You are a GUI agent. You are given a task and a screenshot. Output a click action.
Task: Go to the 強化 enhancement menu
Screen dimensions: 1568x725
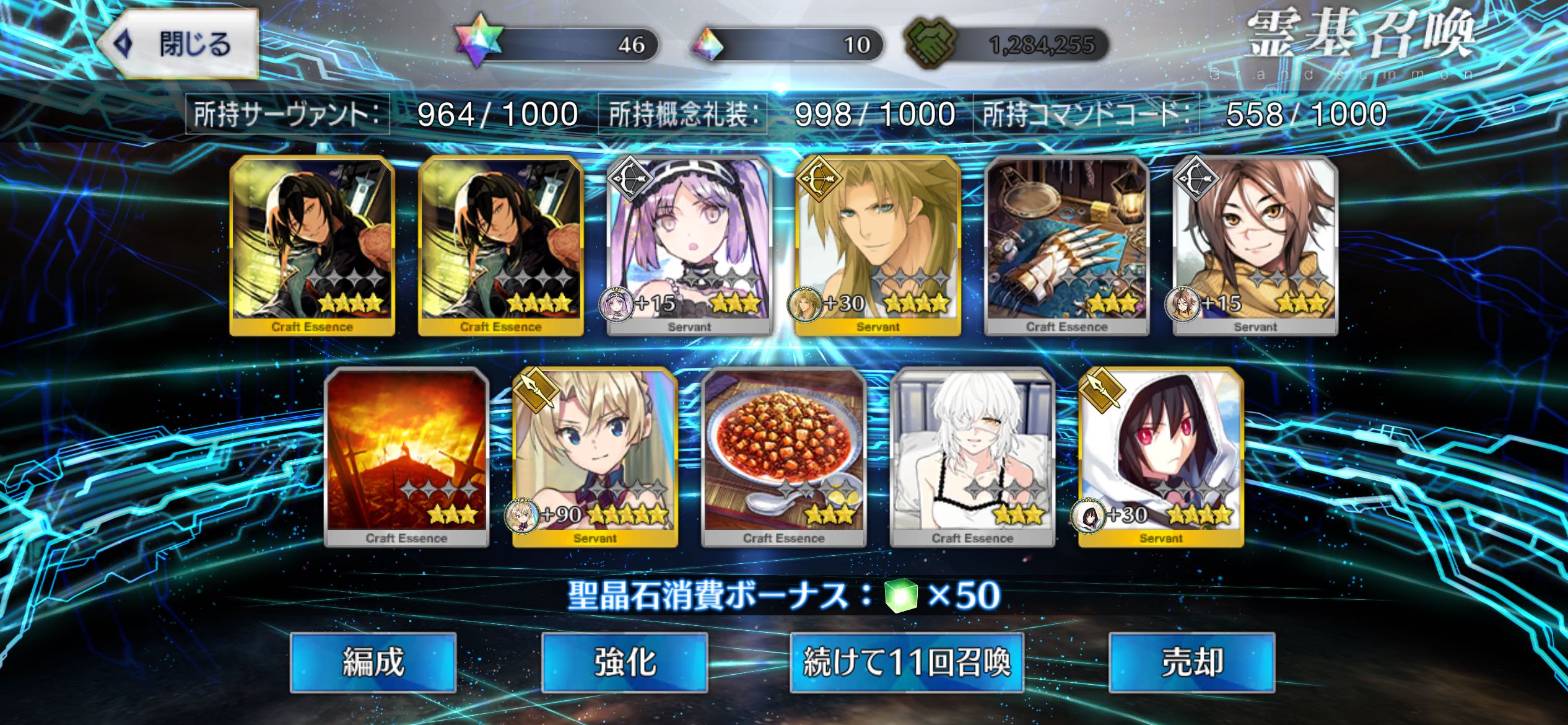[x=624, y=662]
